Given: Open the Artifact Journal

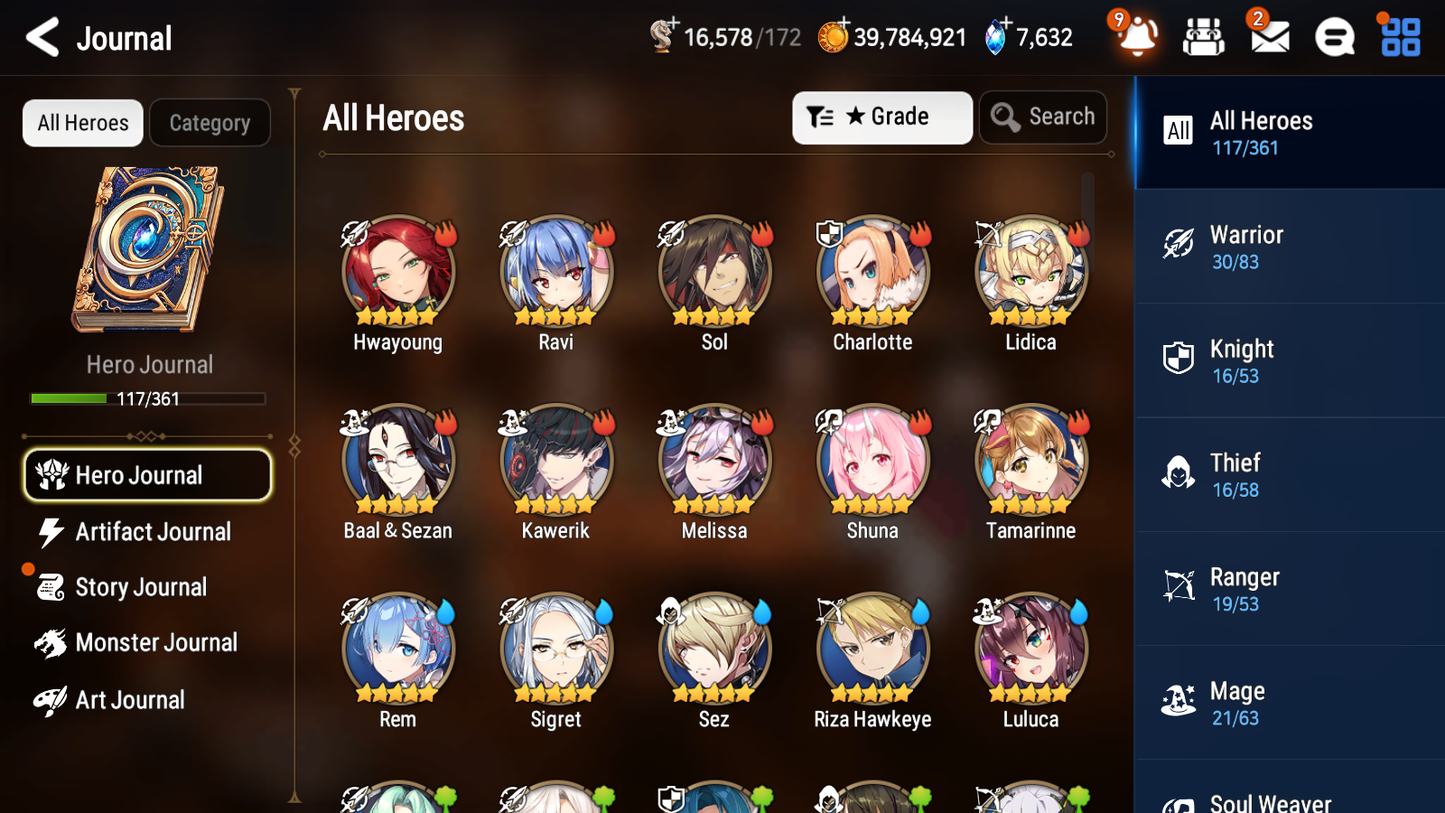Looking at the screenshot, I should pyautogui.click(x=147, y=532).
